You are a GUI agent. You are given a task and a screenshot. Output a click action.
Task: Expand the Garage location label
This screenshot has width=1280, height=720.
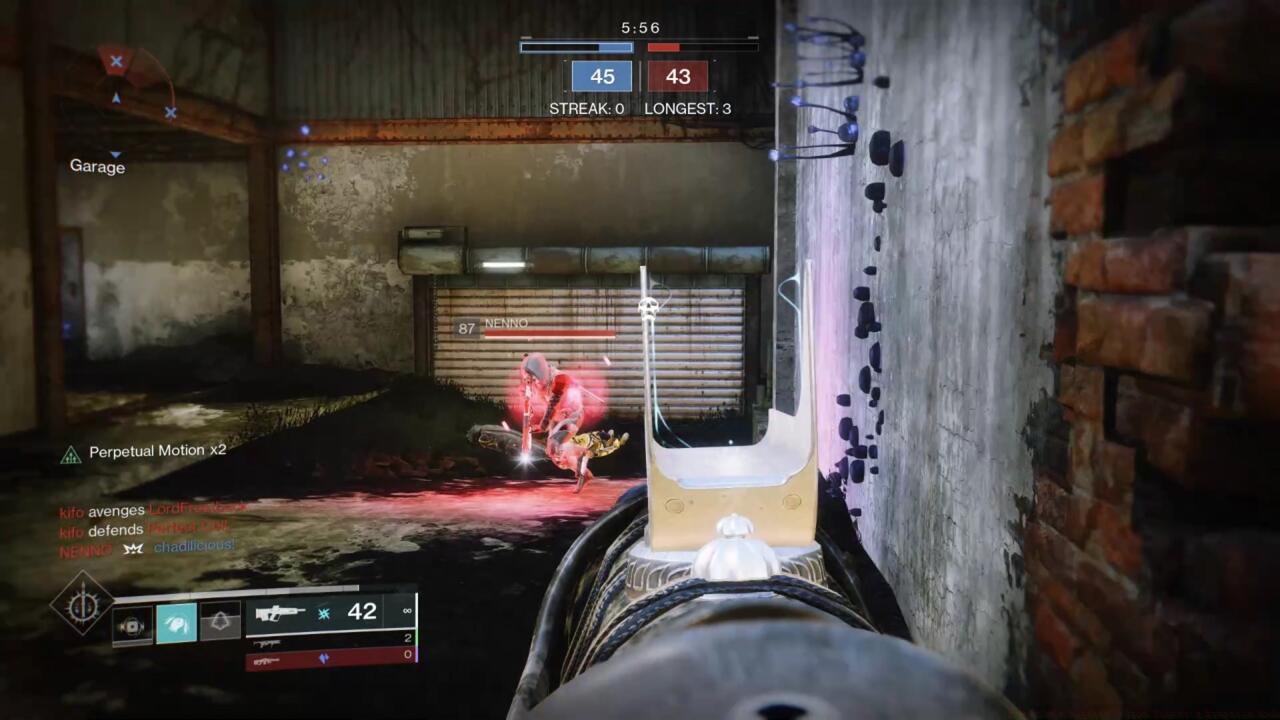[x=97, y=167]
